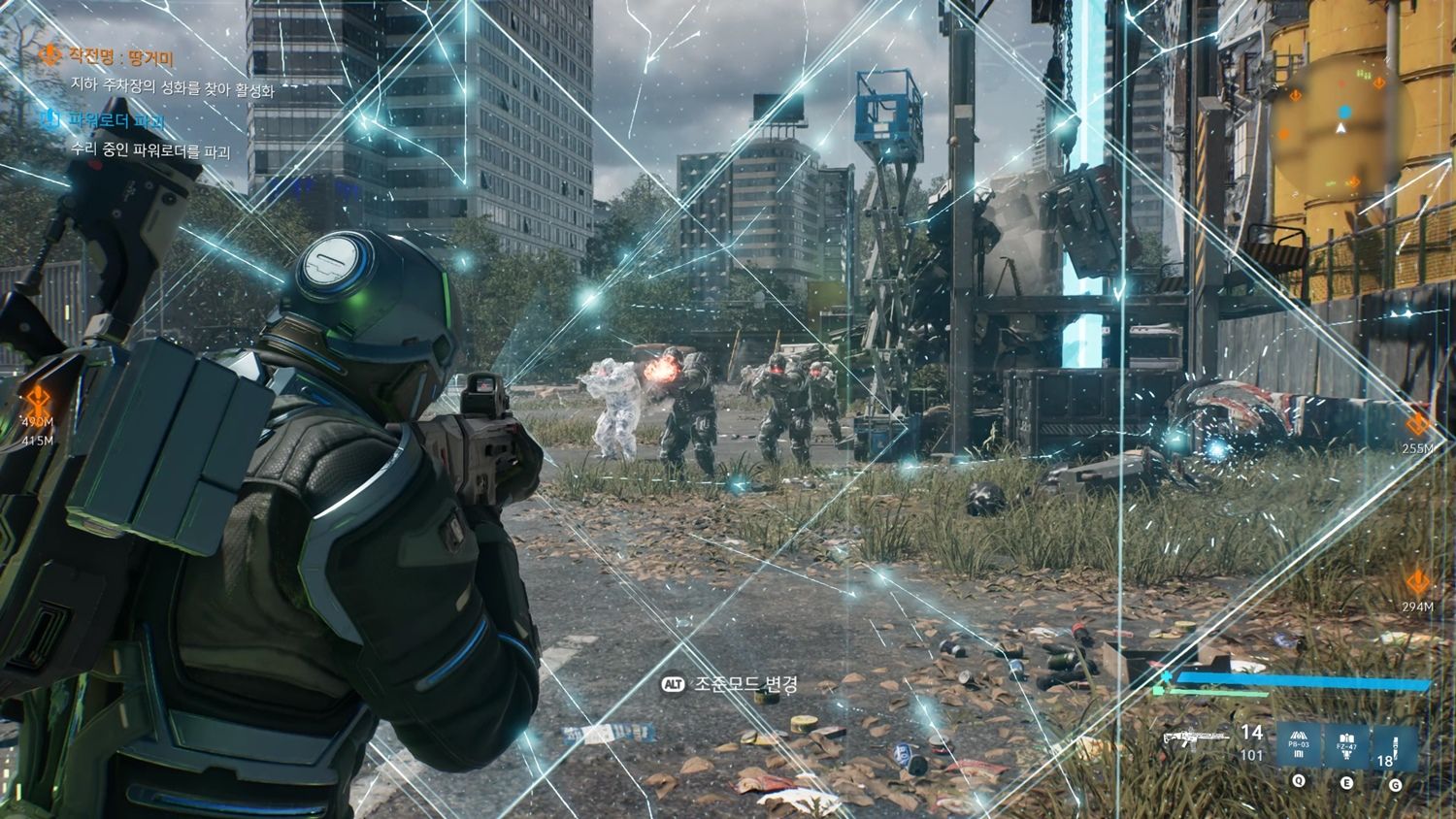Click the orange waypoint marker showing 255M
The height and width of the screenshot is (819, 1456).
[1417, 425]
